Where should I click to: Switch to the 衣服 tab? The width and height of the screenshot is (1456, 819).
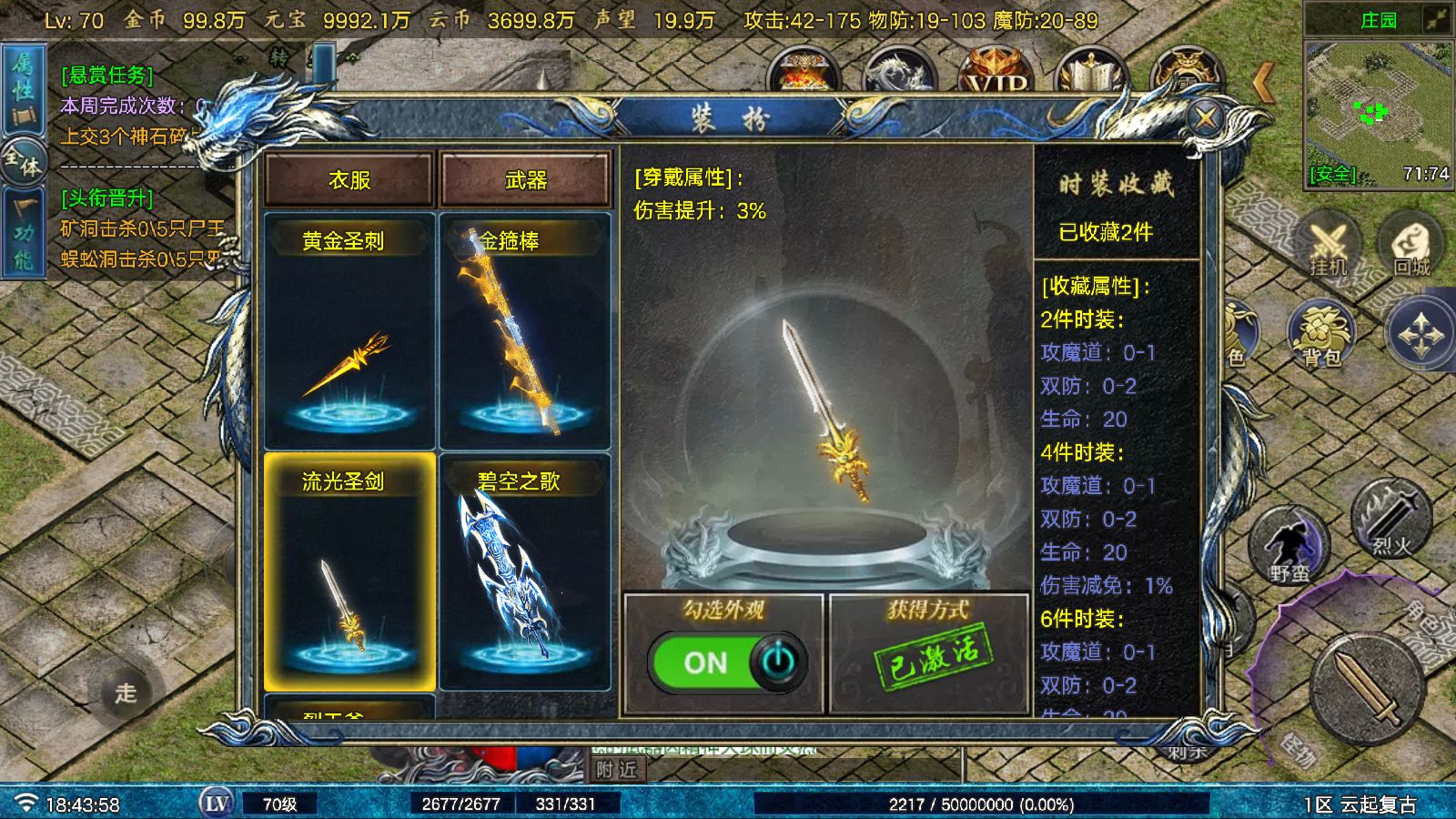click(348, 179)
